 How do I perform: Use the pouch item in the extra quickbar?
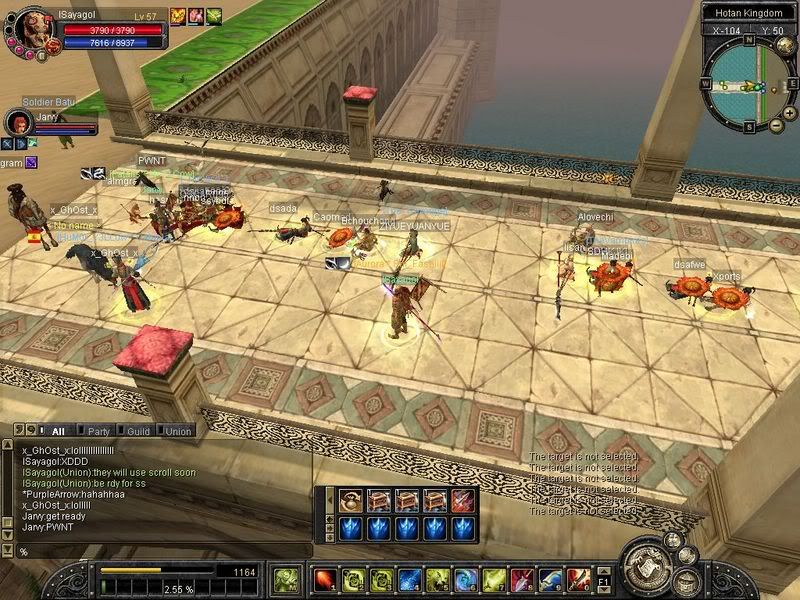point(350,500)
